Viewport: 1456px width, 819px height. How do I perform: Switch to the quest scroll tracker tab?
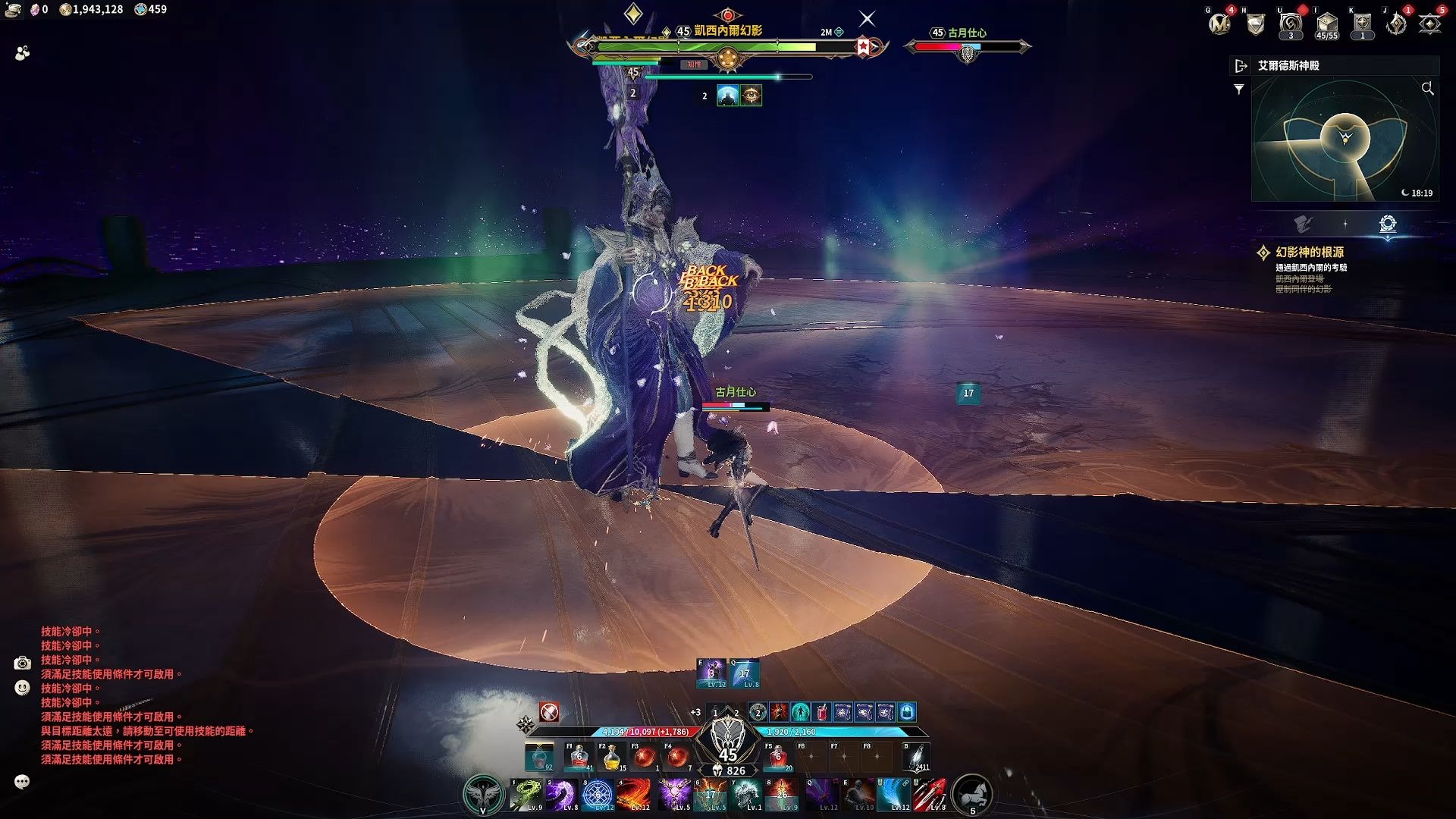click(1303, 224)
